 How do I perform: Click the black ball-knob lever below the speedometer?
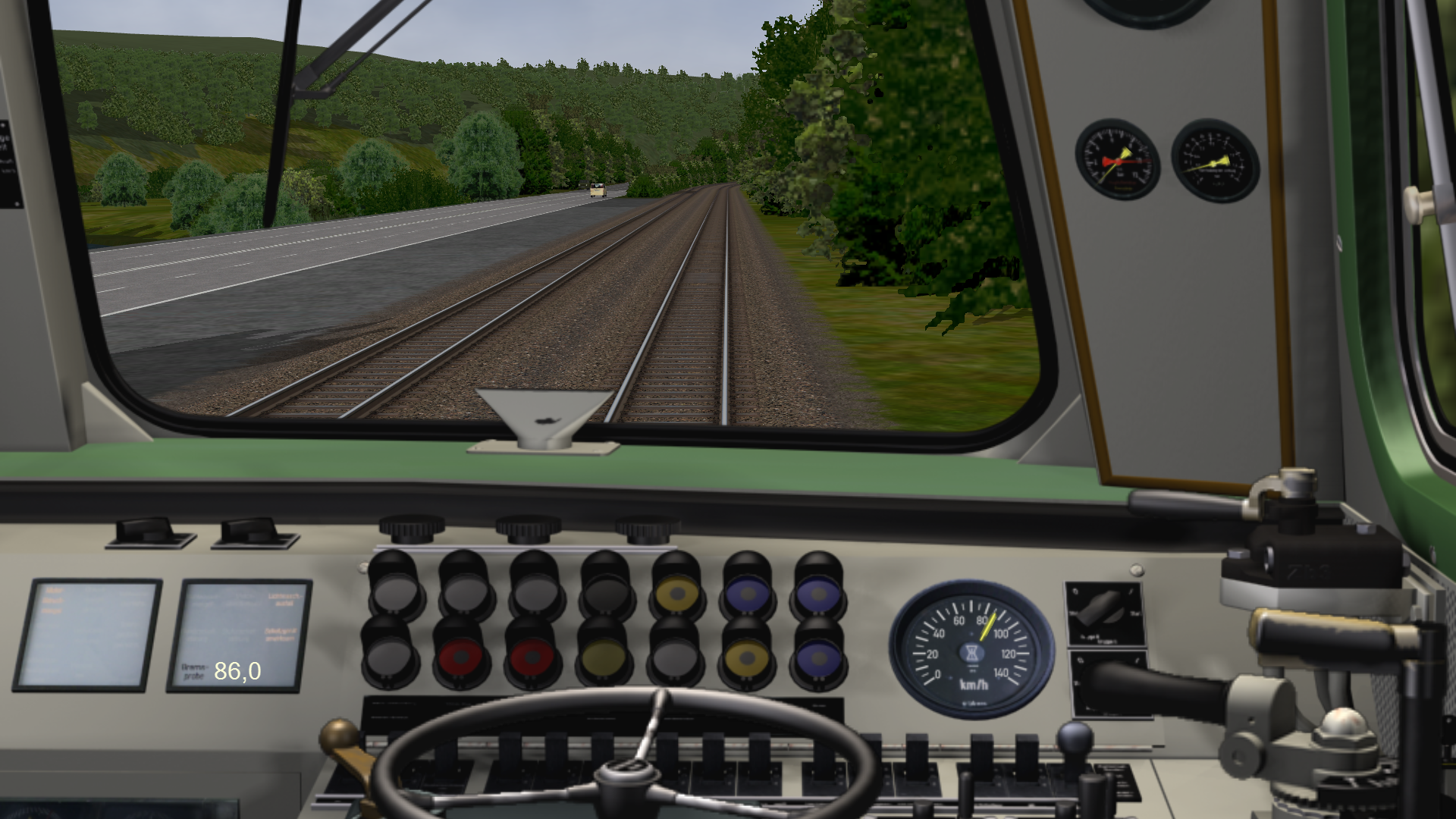pos(1075,738)
